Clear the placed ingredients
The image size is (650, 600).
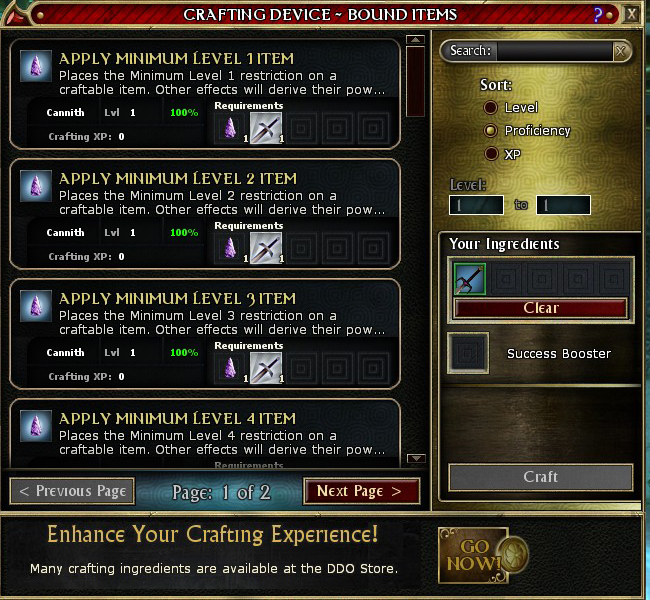pyautogui.click(x=541, y=308)
